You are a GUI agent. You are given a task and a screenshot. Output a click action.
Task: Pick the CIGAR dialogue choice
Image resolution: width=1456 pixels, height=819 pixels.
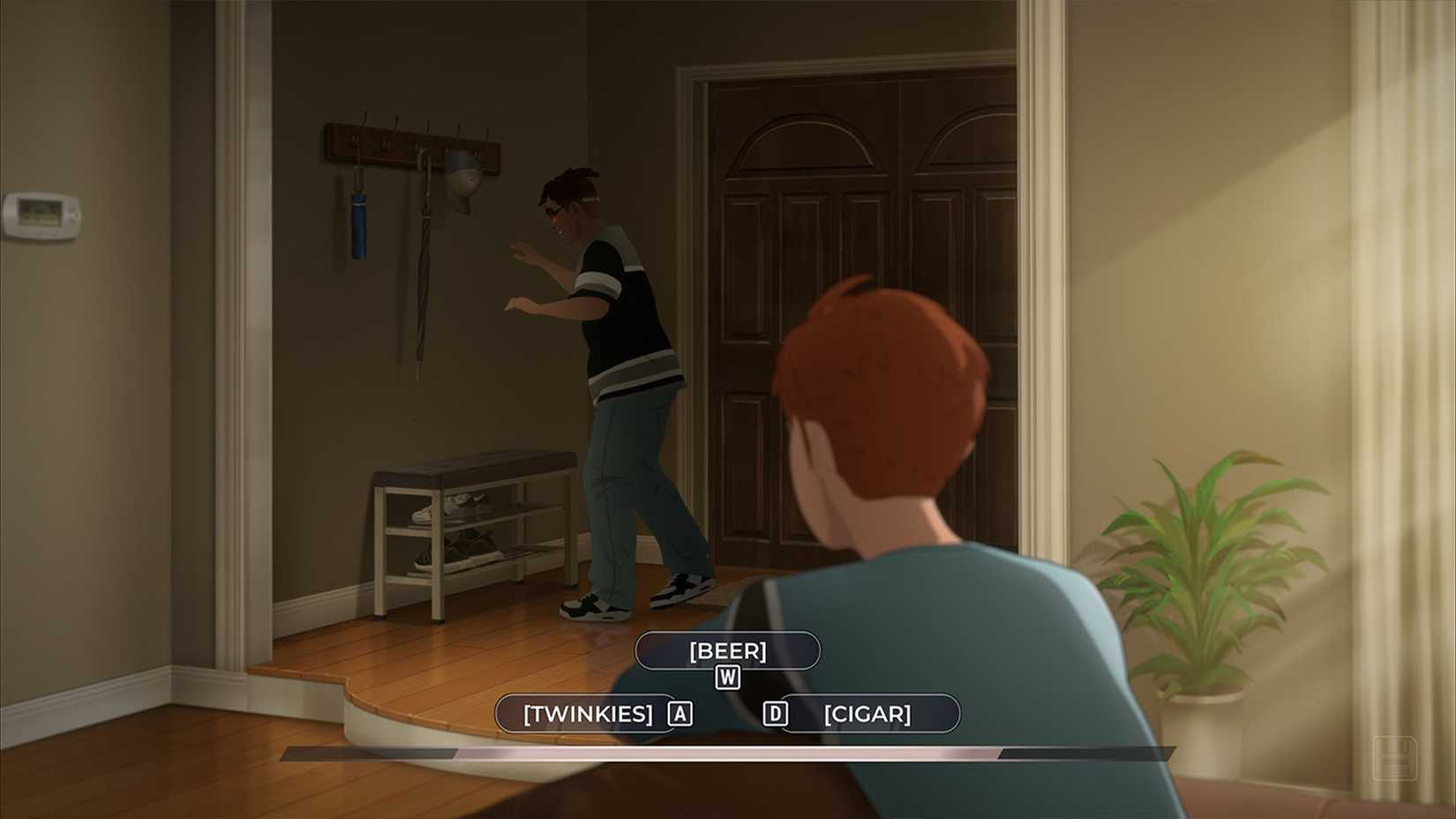coord(867,714)
